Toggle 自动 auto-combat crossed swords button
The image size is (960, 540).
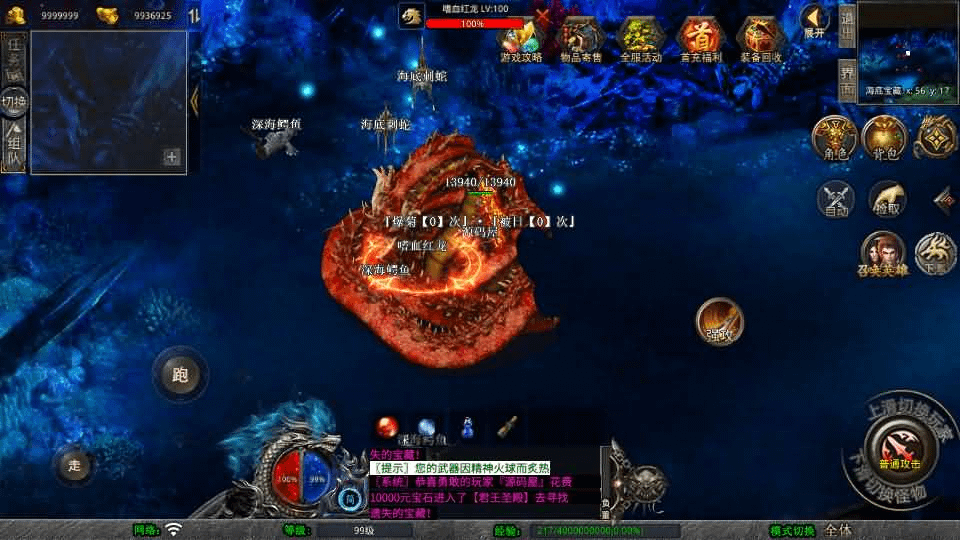coord(837,199)
